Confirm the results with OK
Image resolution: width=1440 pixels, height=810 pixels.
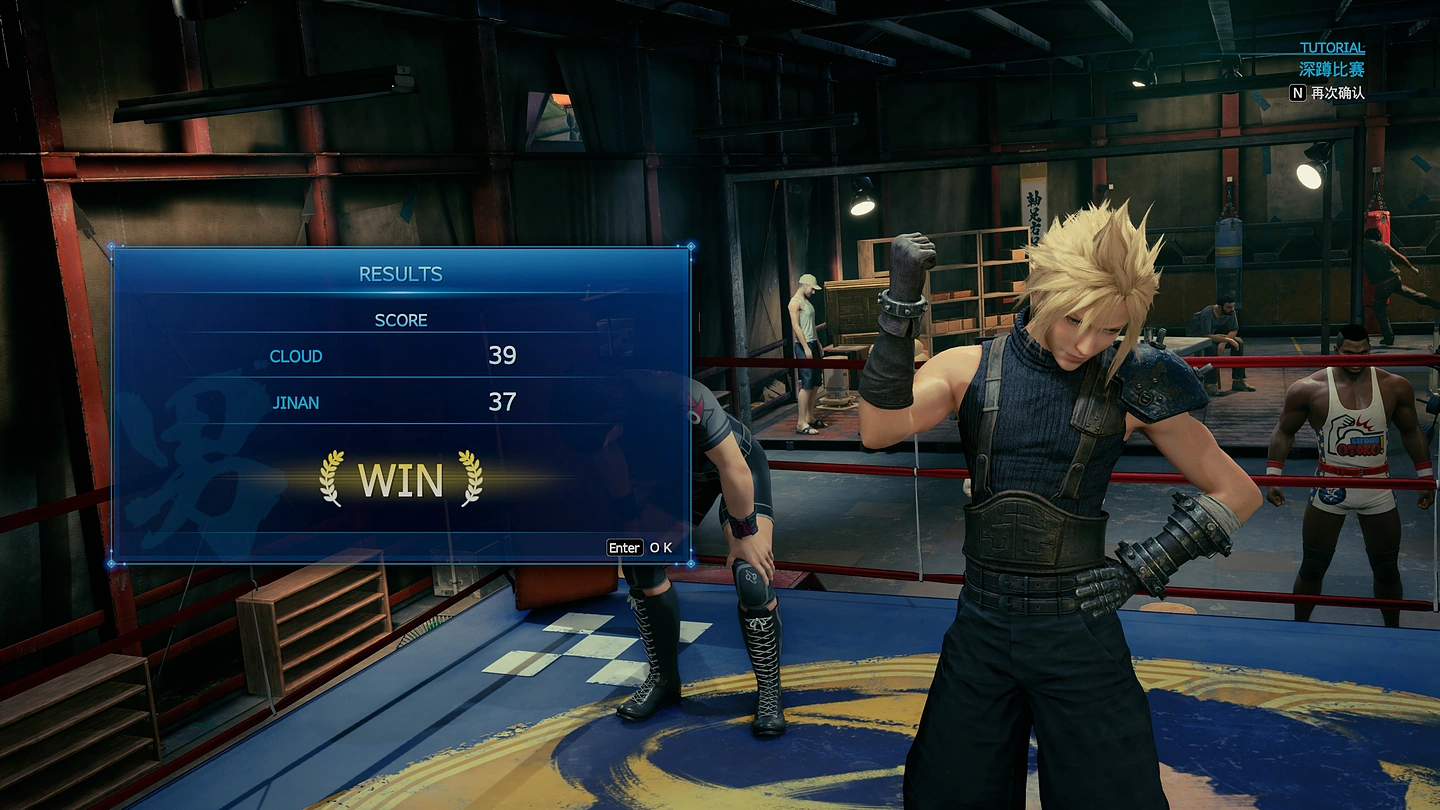[640, 547]
